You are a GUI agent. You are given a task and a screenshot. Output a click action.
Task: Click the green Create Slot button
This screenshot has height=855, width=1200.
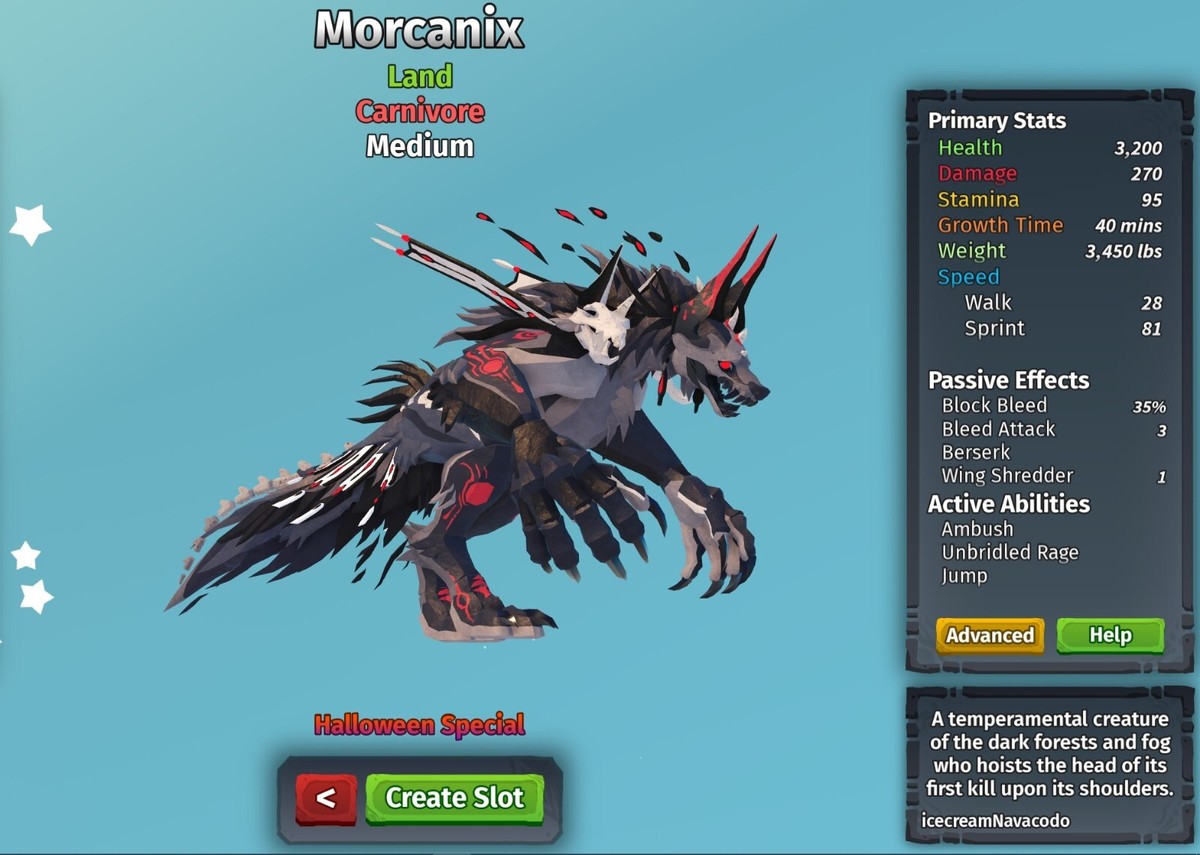454,798
